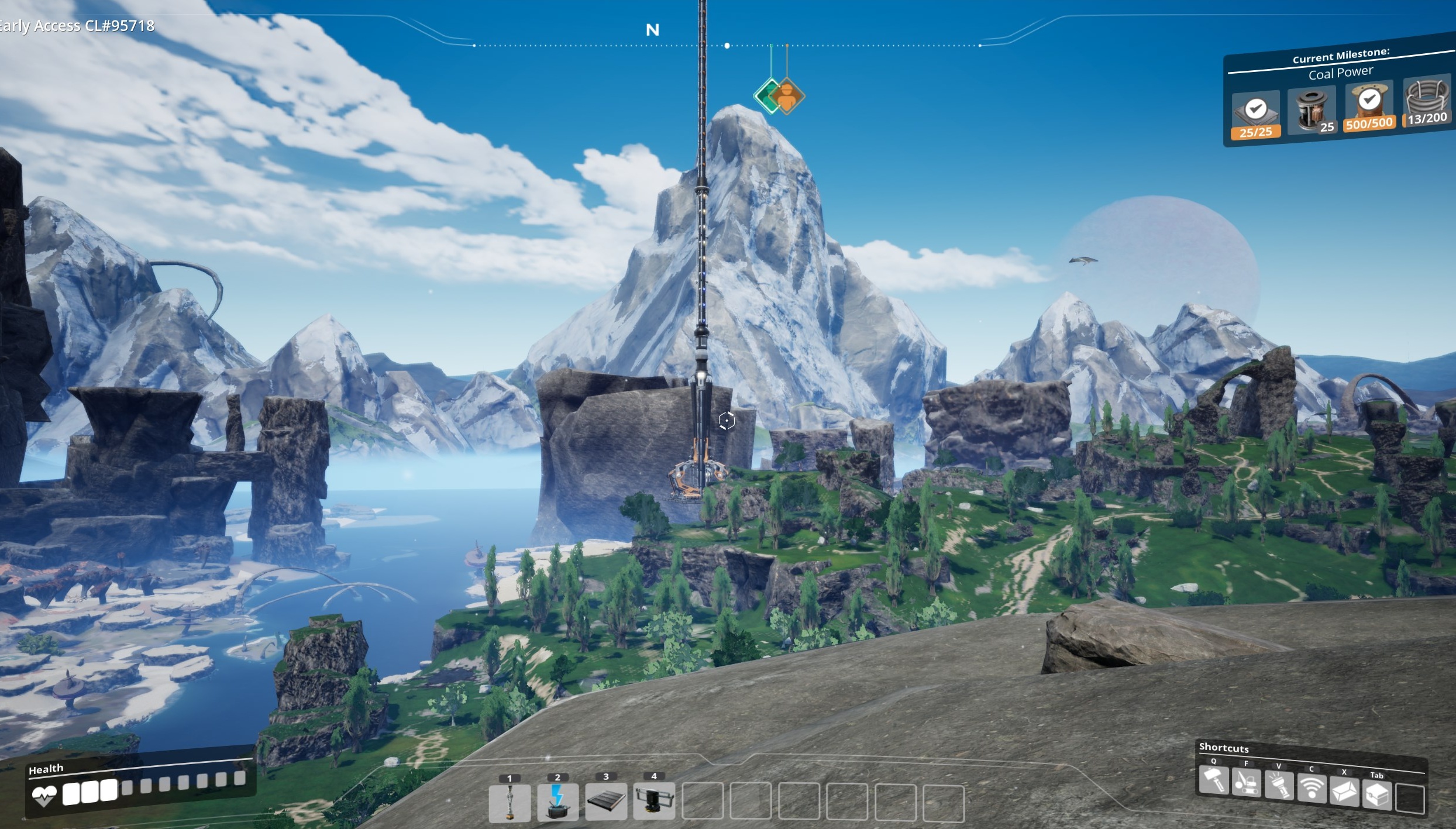Activate the dismantle excavator shortcut
1456x829 pixels.
[x=1246, y=783]
